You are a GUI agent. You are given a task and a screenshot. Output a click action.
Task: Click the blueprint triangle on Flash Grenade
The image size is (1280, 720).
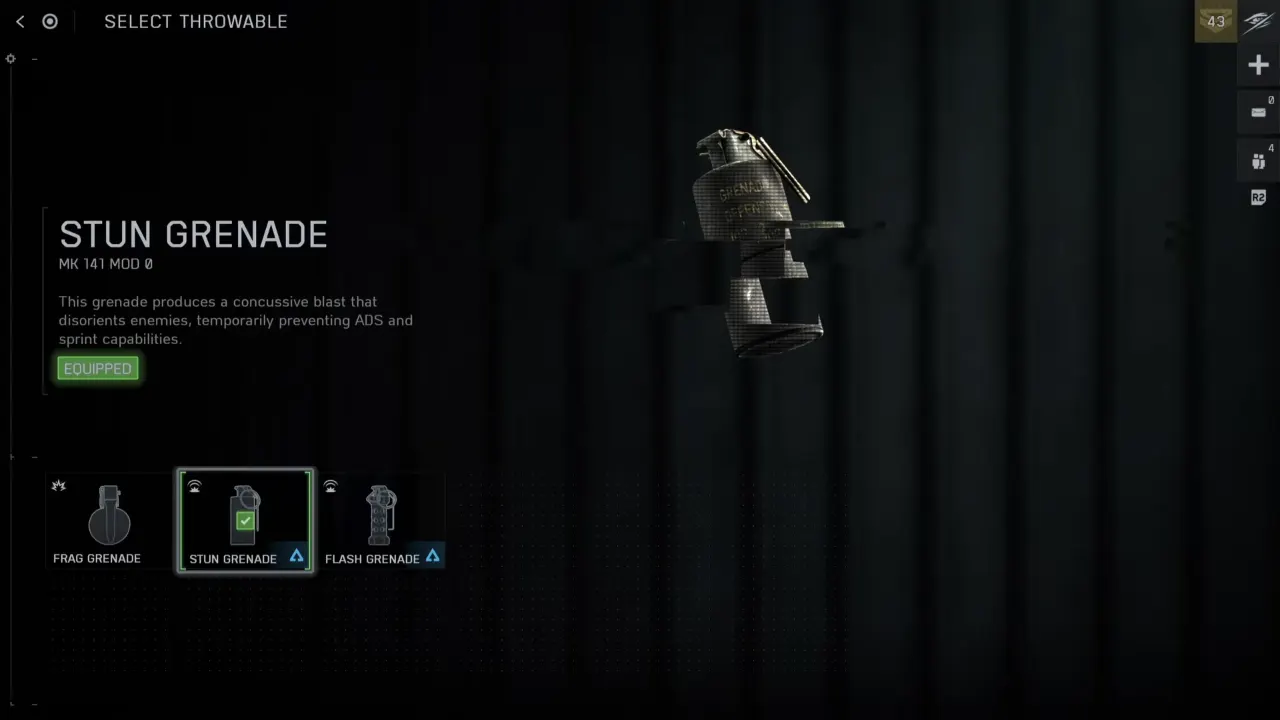[433, 557]
